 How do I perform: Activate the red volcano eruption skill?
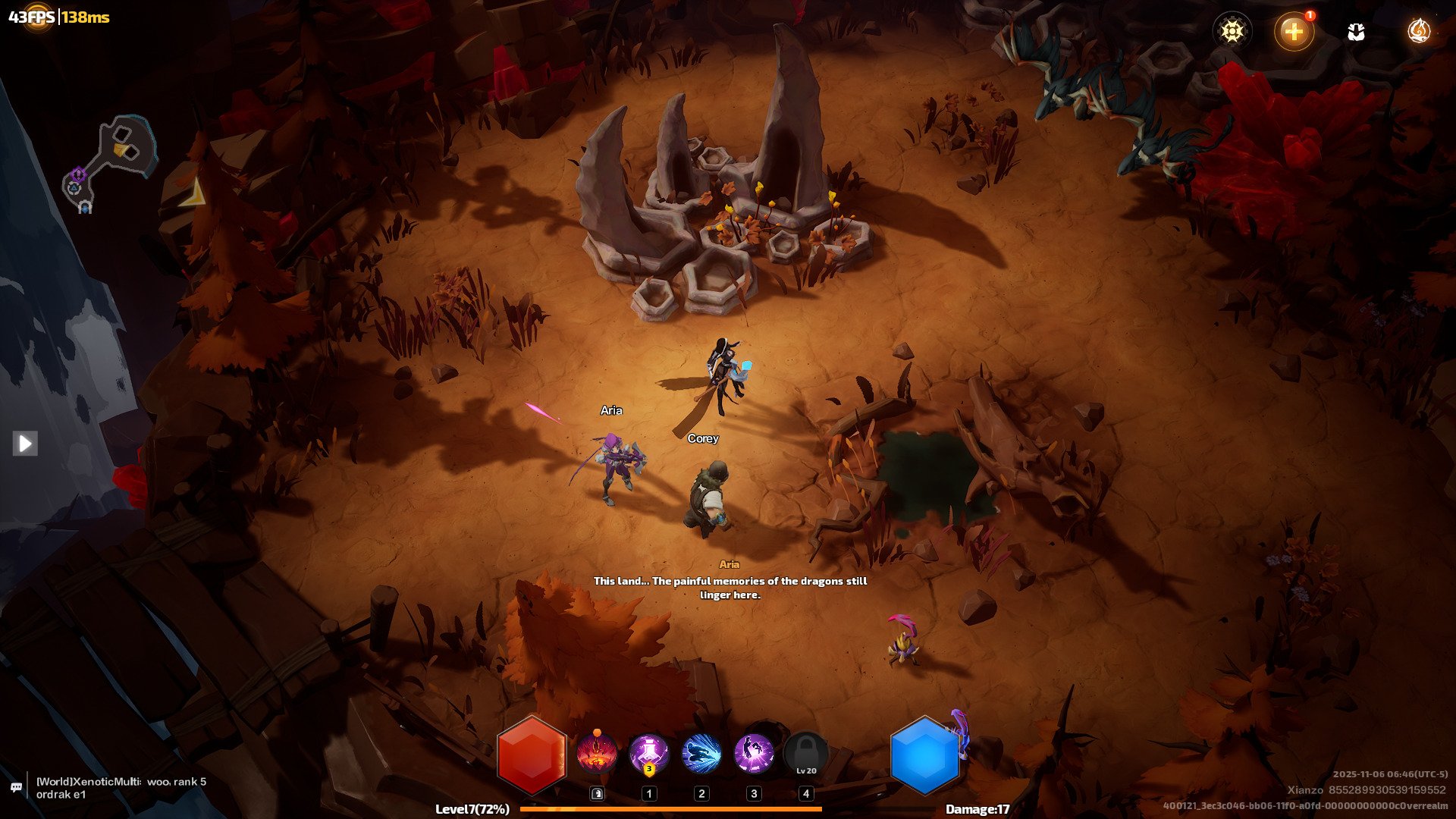coord(596,755)
